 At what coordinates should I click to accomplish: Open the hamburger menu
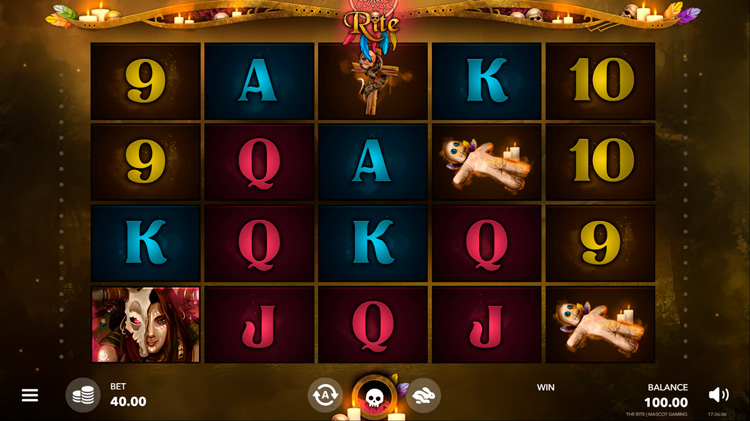coord(30,395)
